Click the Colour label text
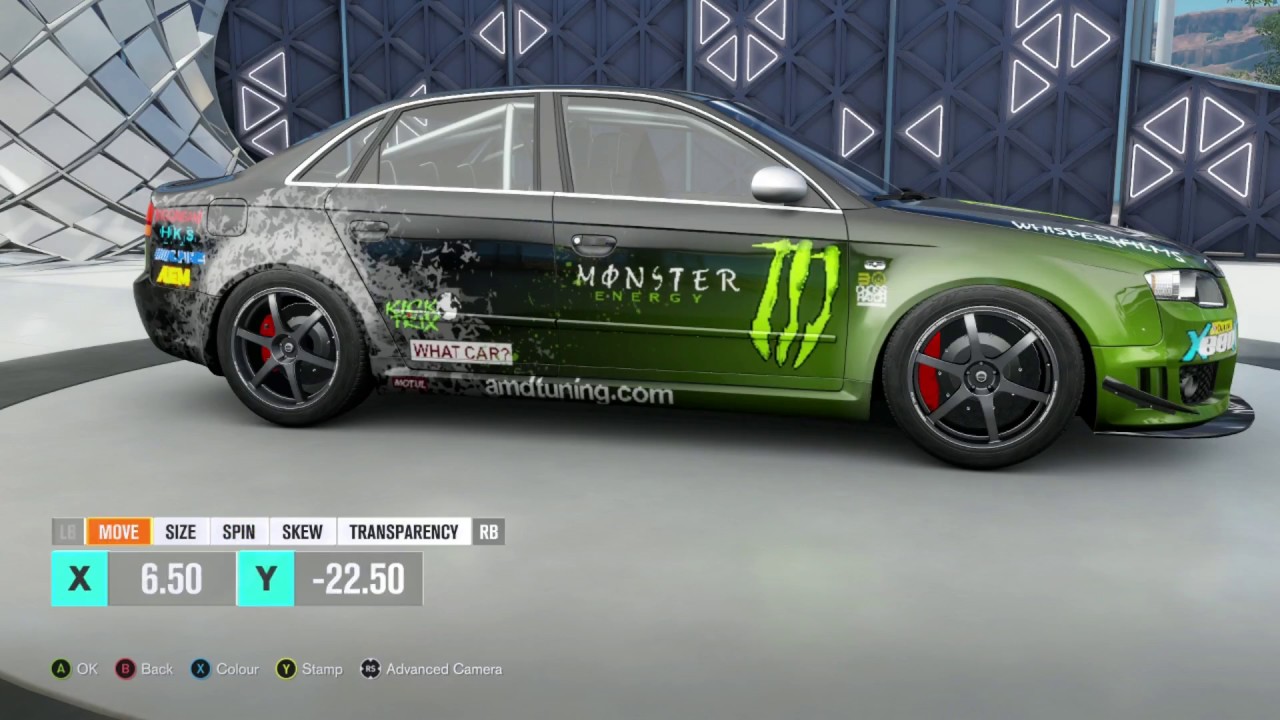 point(237,669)
